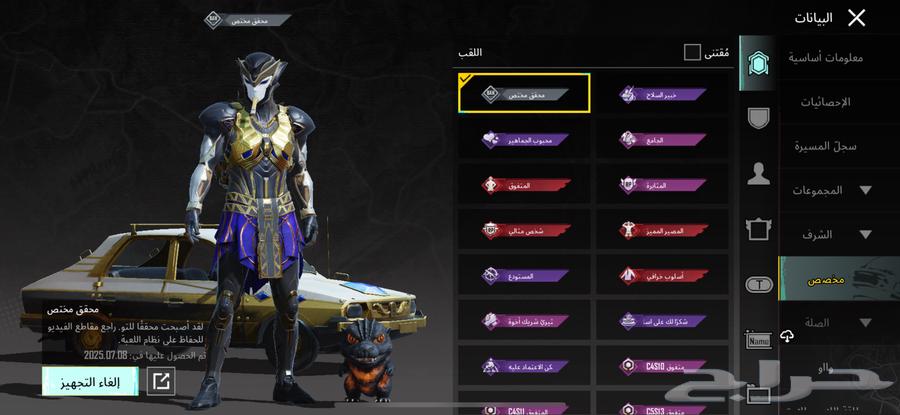
Task: Select the highlighted مخصص menu entry
Action: 830,279
